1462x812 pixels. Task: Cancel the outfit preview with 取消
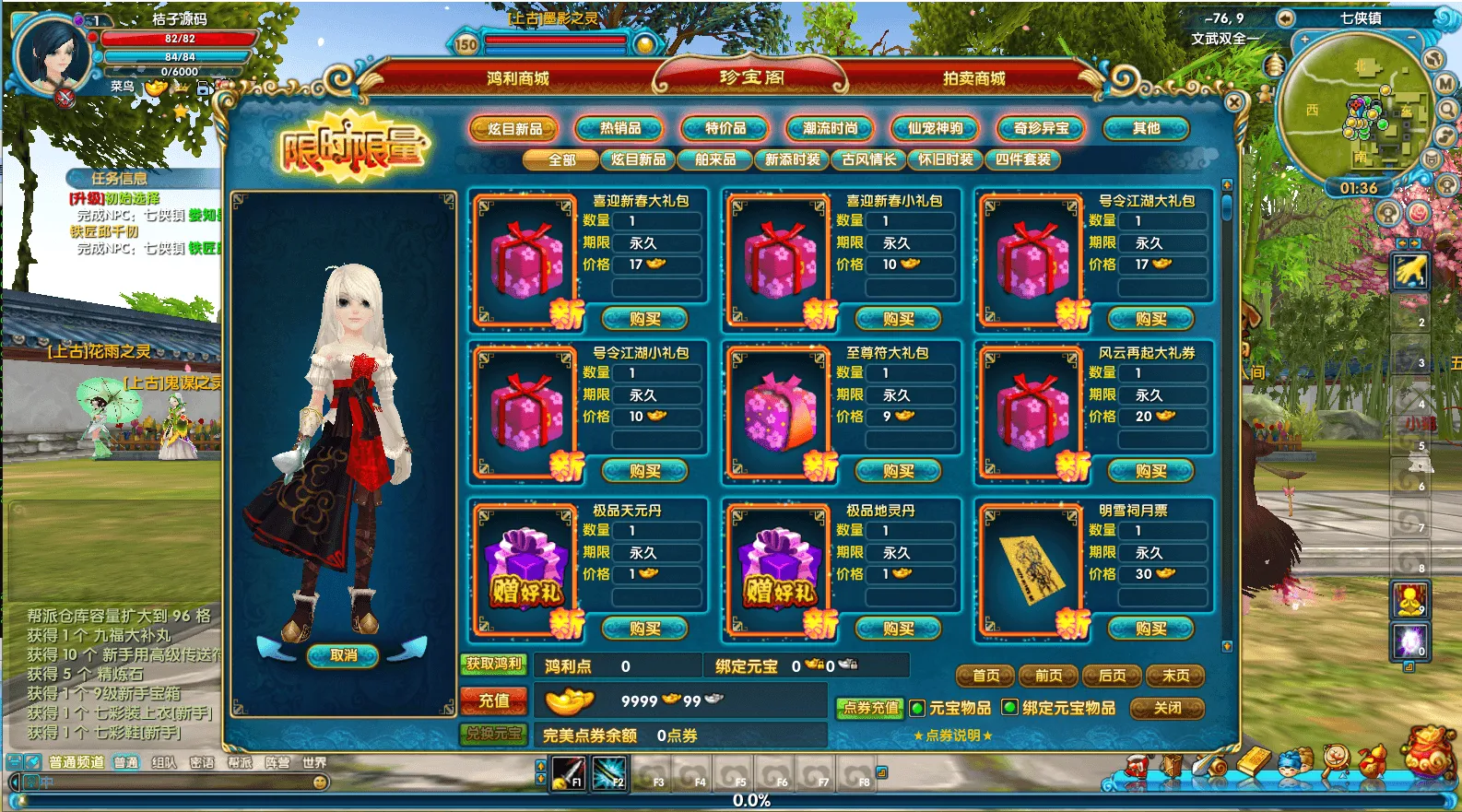click(x=344, y=655)
